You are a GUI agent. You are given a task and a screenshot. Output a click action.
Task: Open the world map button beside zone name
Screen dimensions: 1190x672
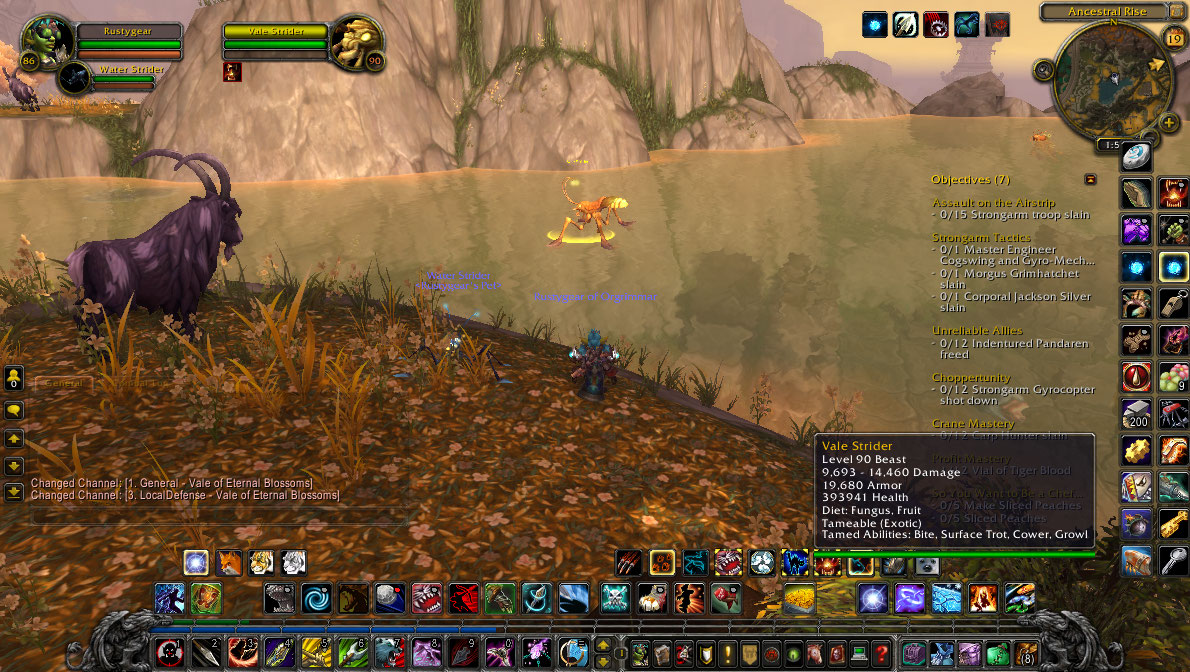click(x=1177, y=12)
